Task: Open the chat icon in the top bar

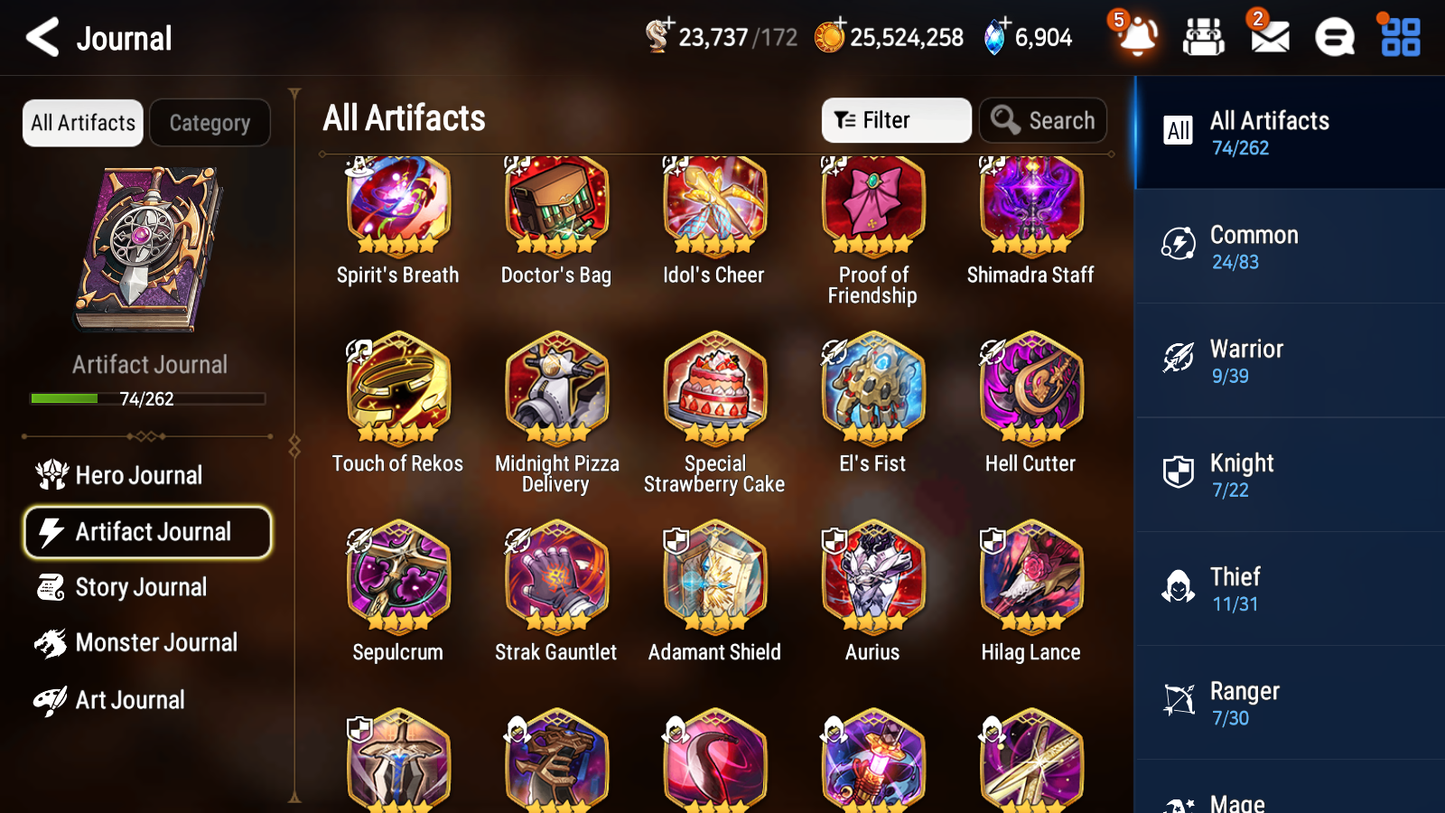Action: pos(1335,37)
